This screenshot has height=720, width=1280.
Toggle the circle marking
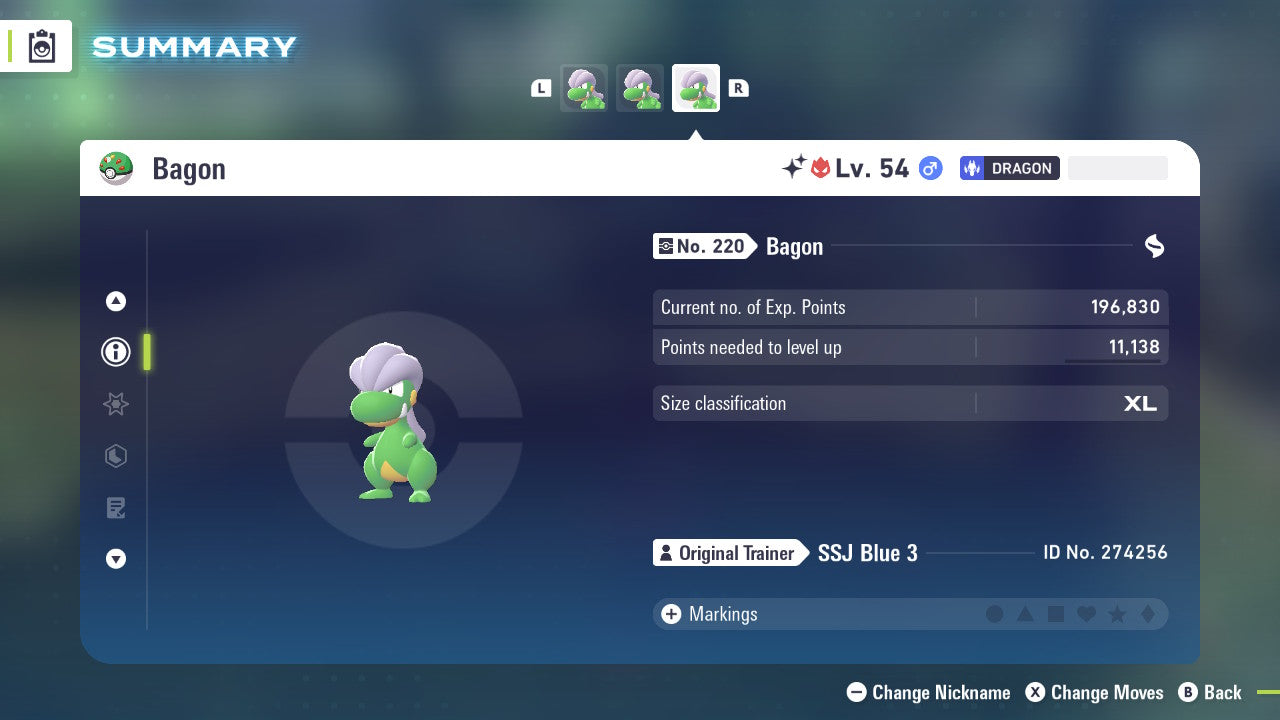click(995, 614)
